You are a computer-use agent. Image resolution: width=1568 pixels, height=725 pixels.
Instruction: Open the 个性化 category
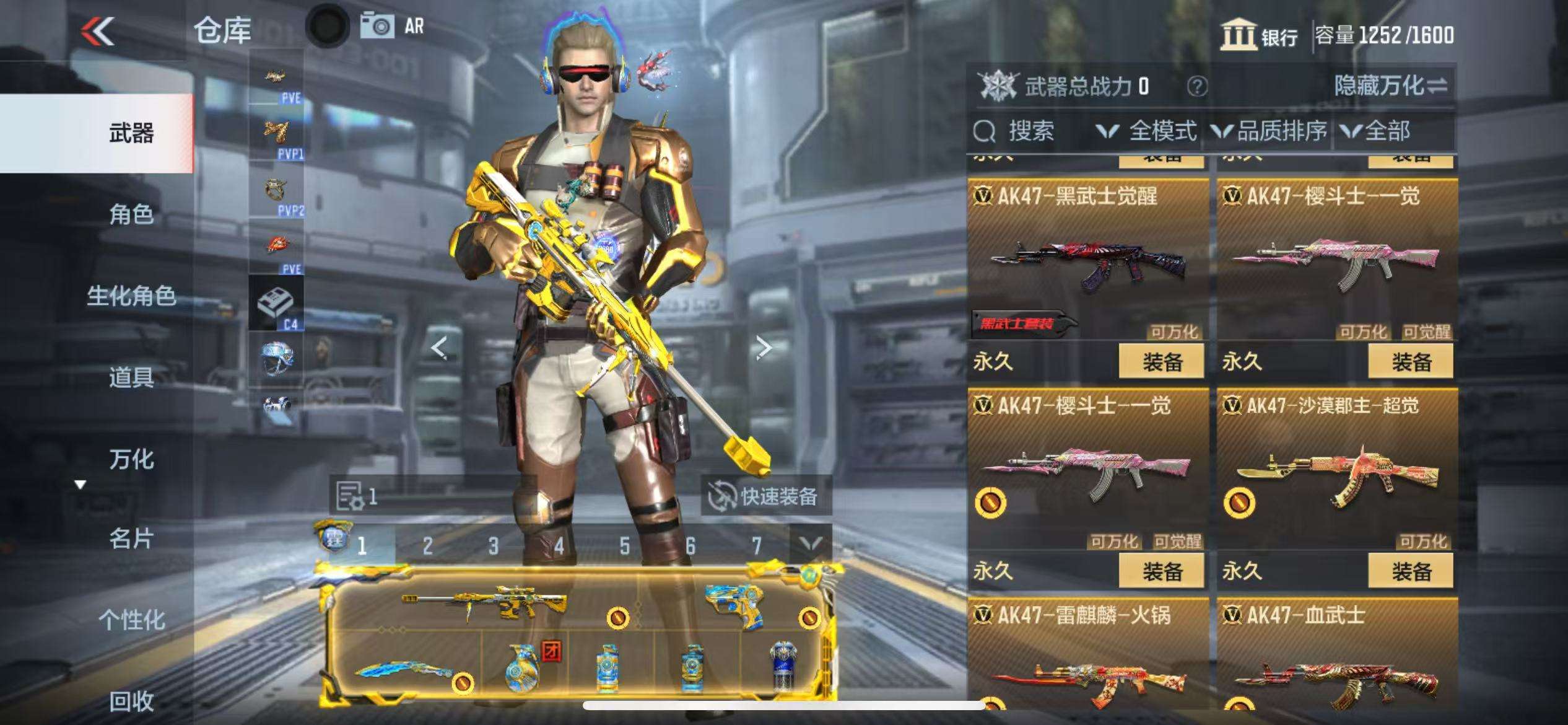[x=131, y=620]
